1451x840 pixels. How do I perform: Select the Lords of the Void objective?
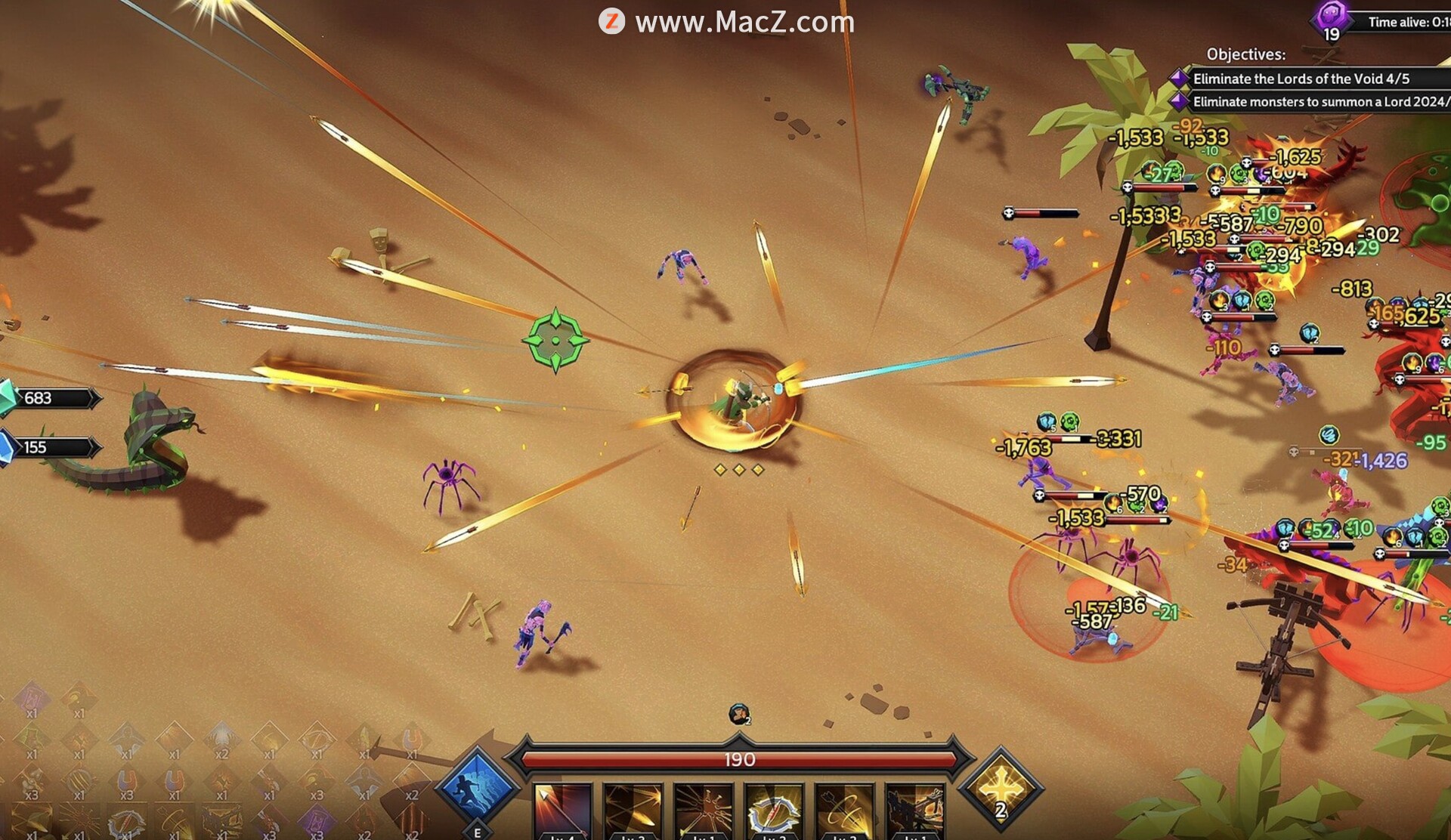click(1300, 79)
